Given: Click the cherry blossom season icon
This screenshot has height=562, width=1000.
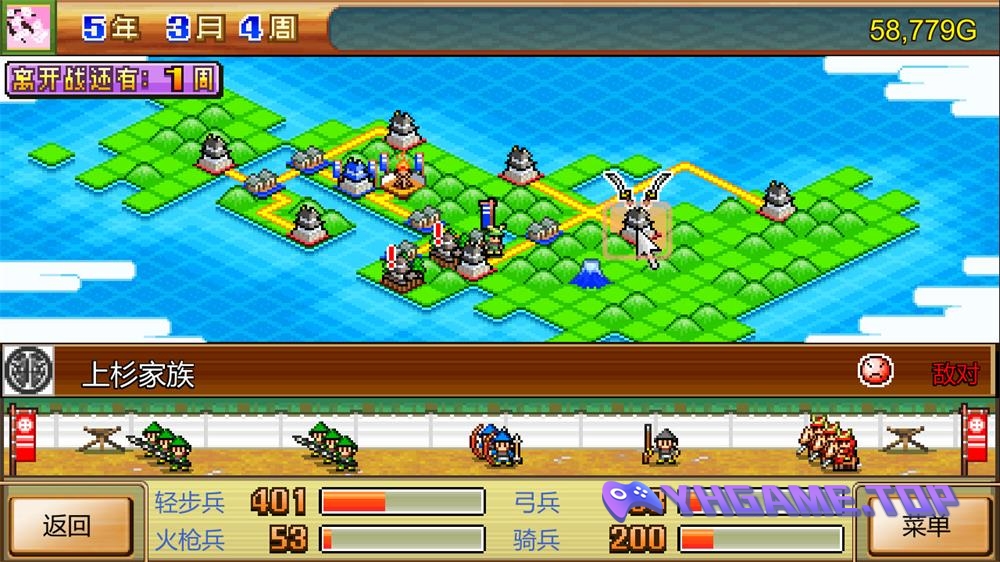Looking at the screenshot, I should coord(27,27).
